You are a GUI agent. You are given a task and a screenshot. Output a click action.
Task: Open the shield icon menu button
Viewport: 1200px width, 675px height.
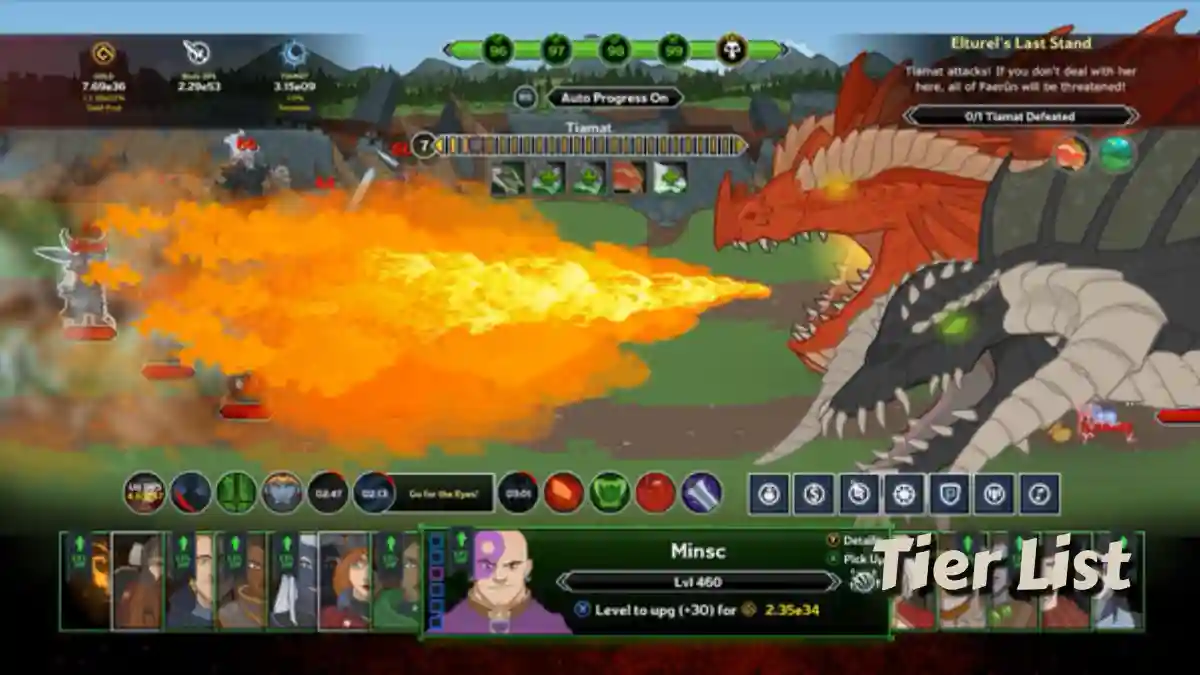pos(949,494)
